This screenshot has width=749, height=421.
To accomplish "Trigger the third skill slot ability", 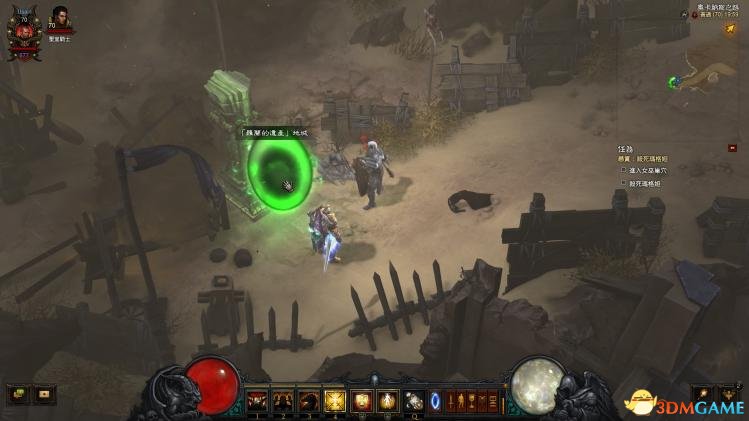I will pyautogui.click(x=308, y=400).
